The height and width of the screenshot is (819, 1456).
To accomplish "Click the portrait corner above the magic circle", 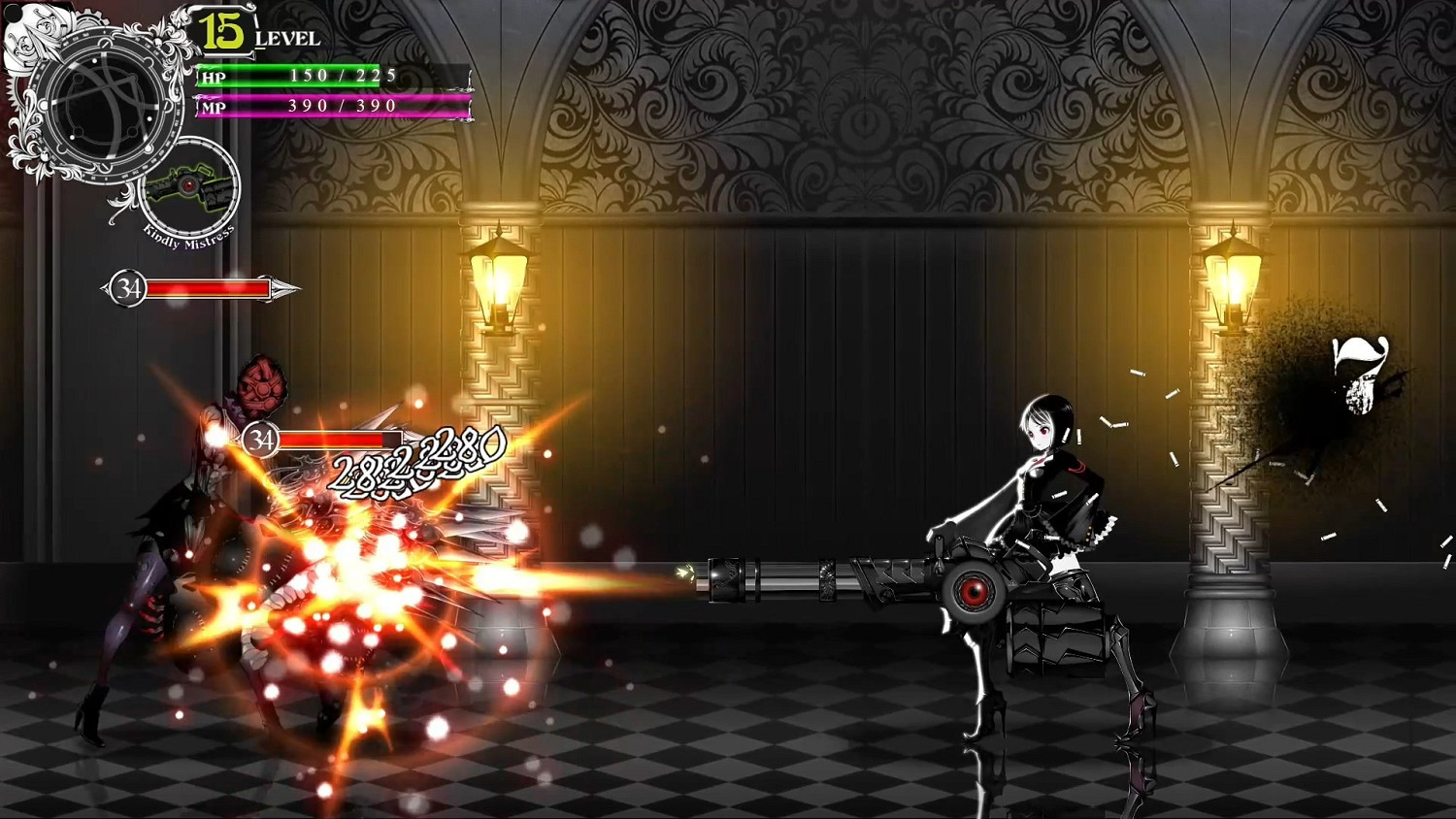I will [x=34, y=29].
